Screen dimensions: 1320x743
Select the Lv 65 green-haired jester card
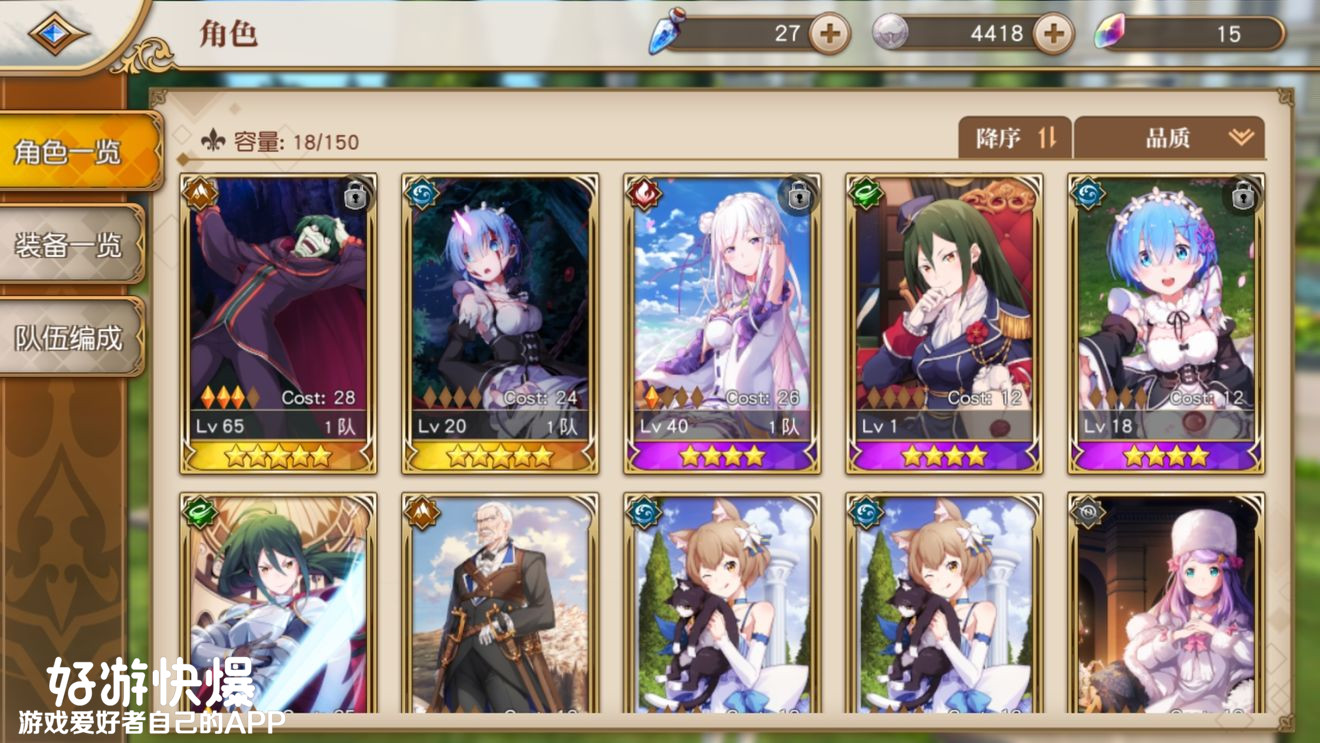[x=278, y=322]
